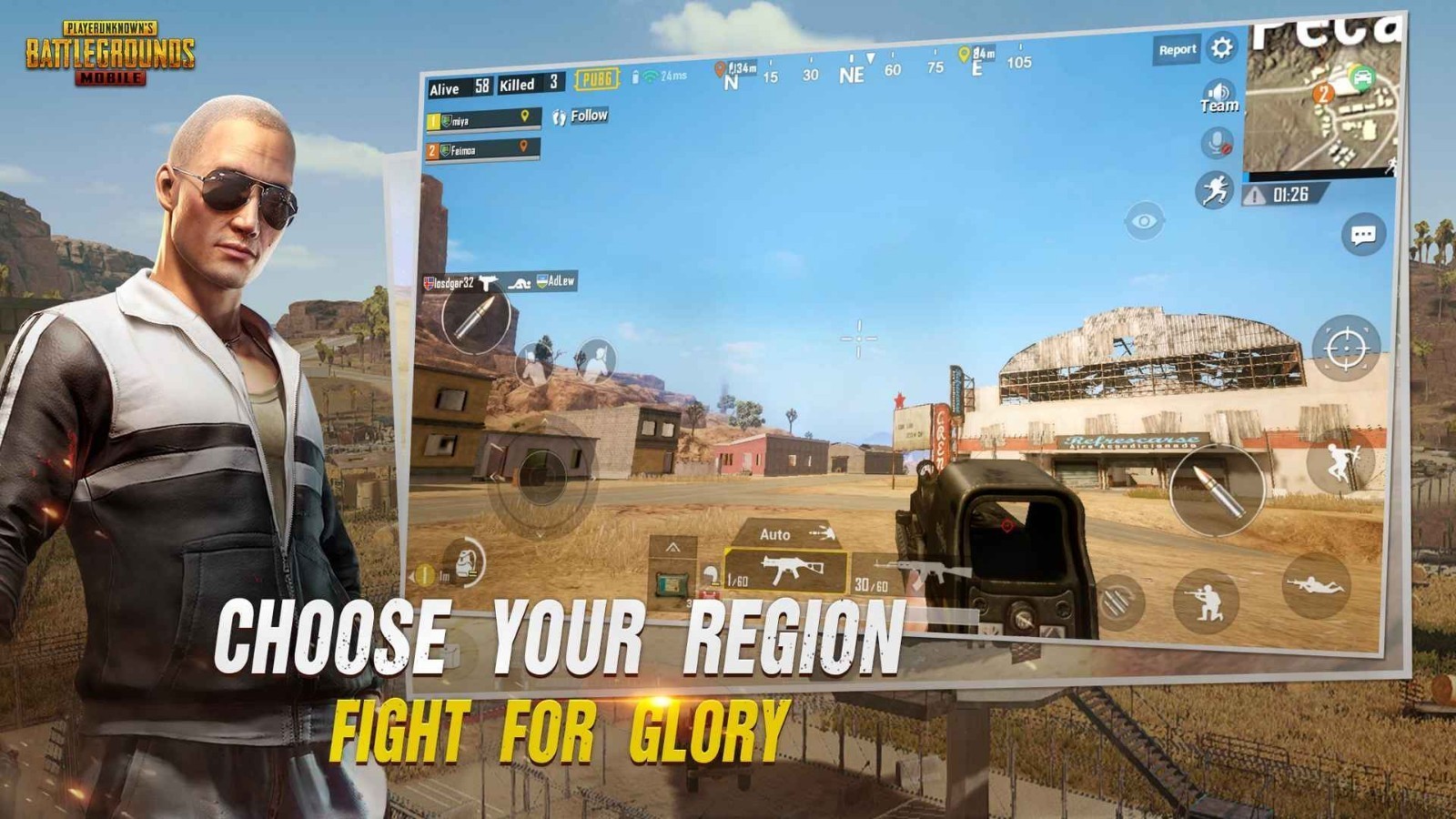Viewport: 1456px width, 819px height.
Task: Tap the 01:26 zone warning timer
Action: (1290, 192)
